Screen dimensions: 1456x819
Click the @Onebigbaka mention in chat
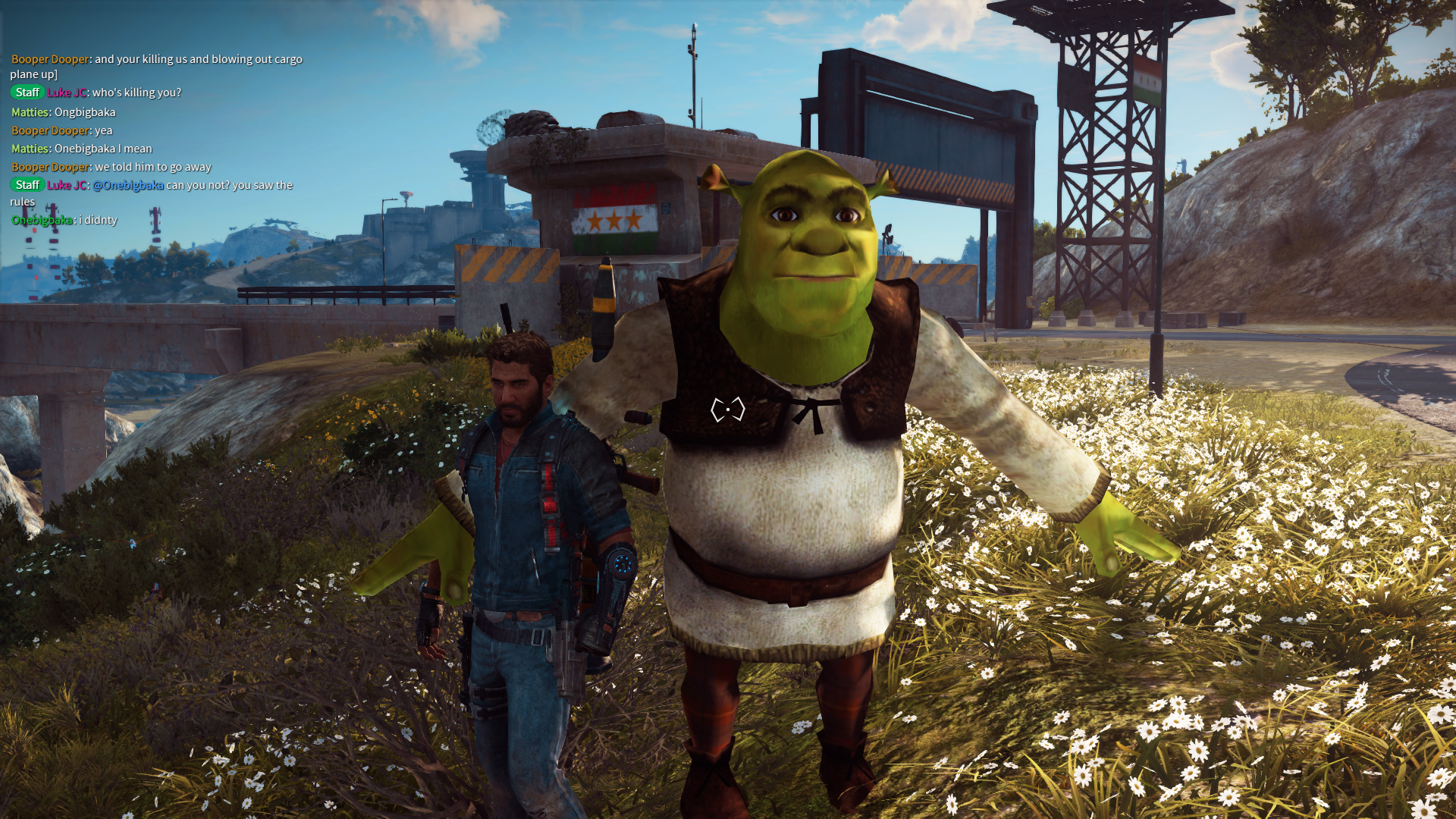[127, 185]
